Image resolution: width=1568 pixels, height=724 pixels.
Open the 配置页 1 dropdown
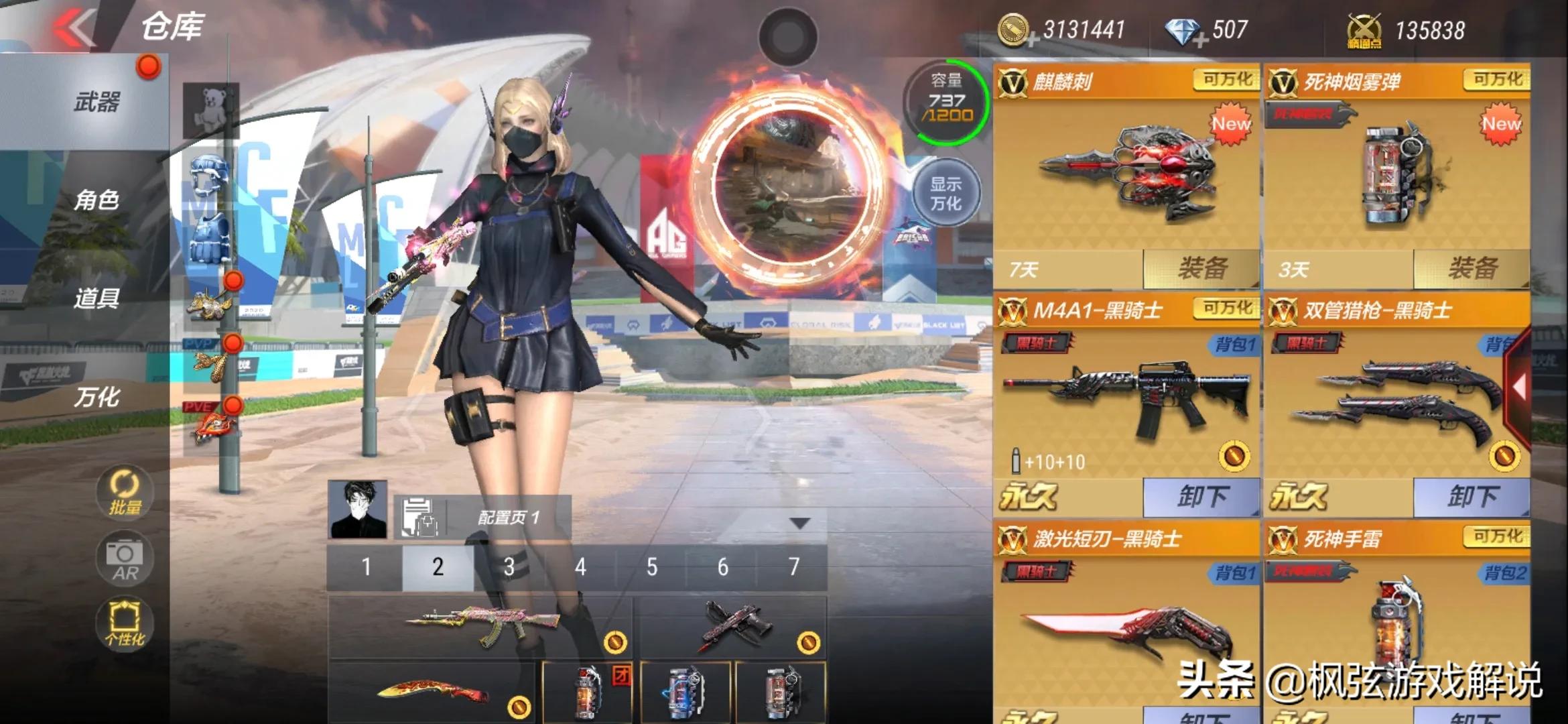pyautogui.click(x=800, y=523)
